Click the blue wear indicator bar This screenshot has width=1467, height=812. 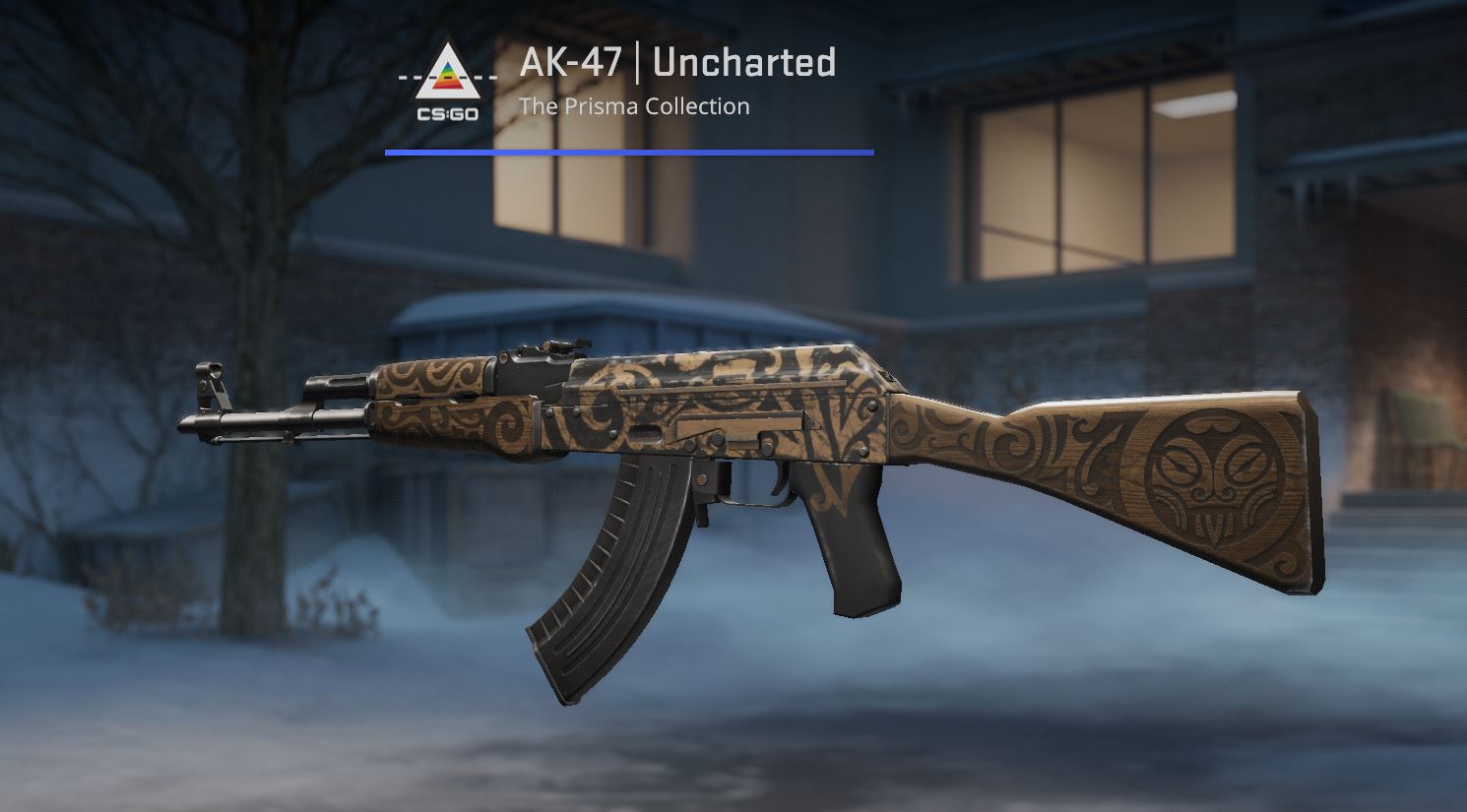click(630, 151)
